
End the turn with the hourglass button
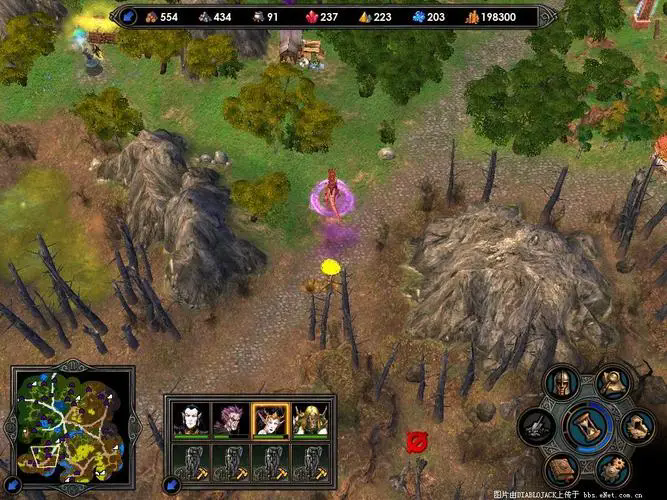[x=587, y=427]
